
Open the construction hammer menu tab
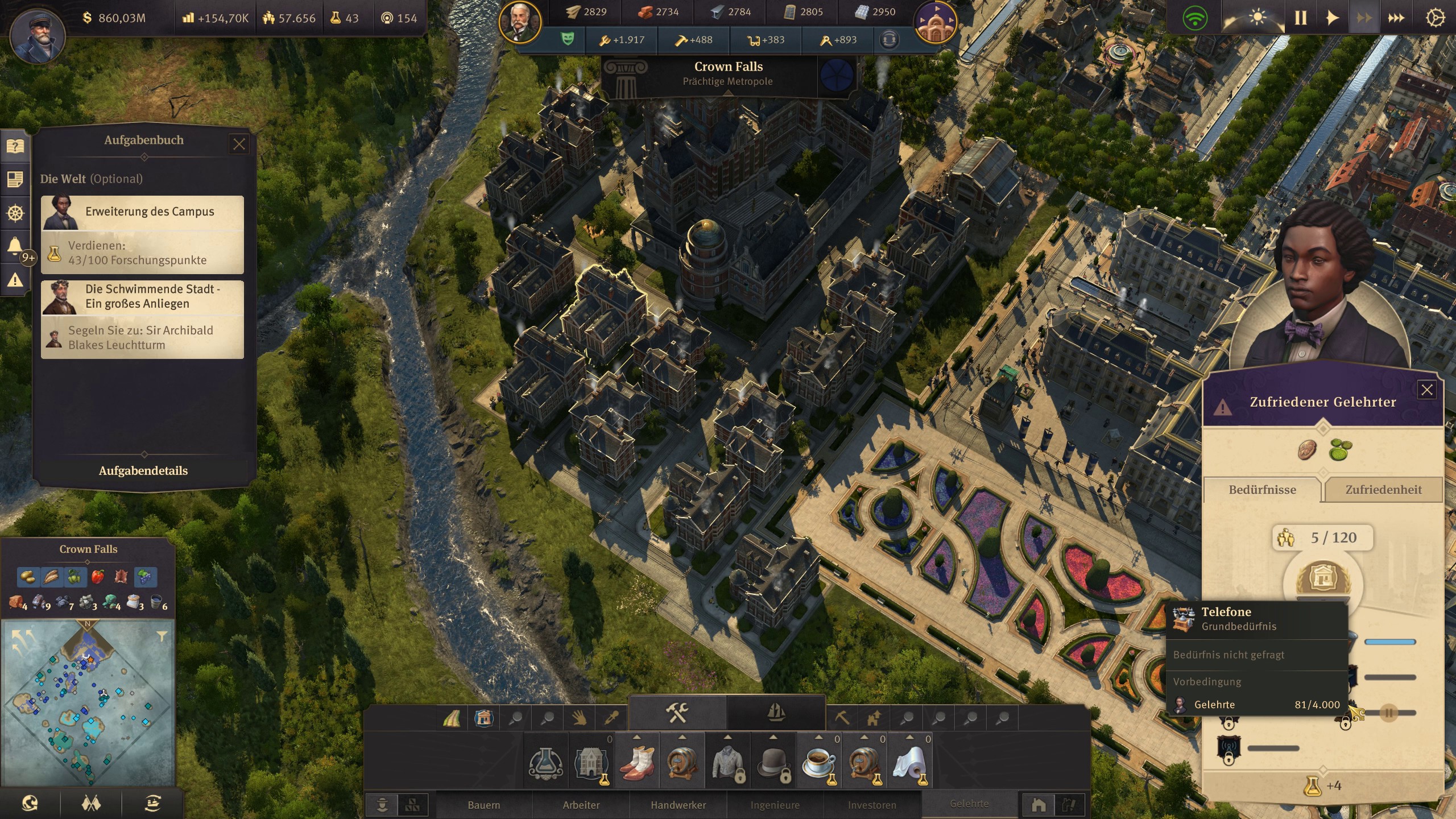coord(677,712)
